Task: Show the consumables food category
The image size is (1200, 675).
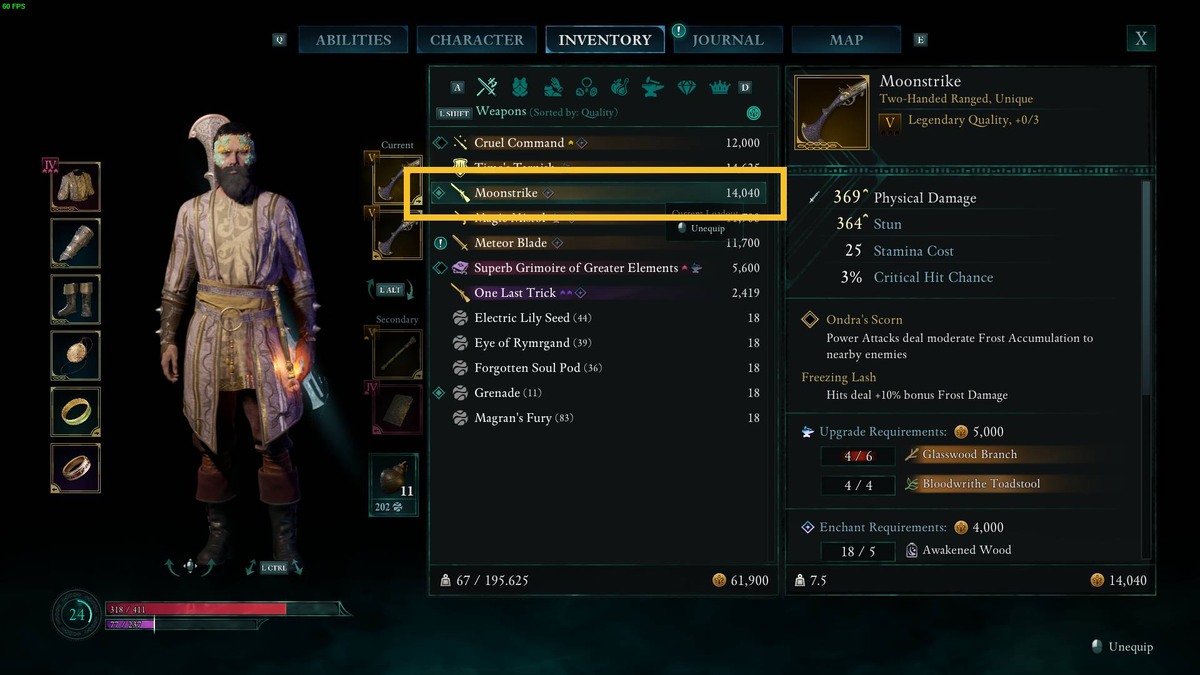Action: click(619, 87)
